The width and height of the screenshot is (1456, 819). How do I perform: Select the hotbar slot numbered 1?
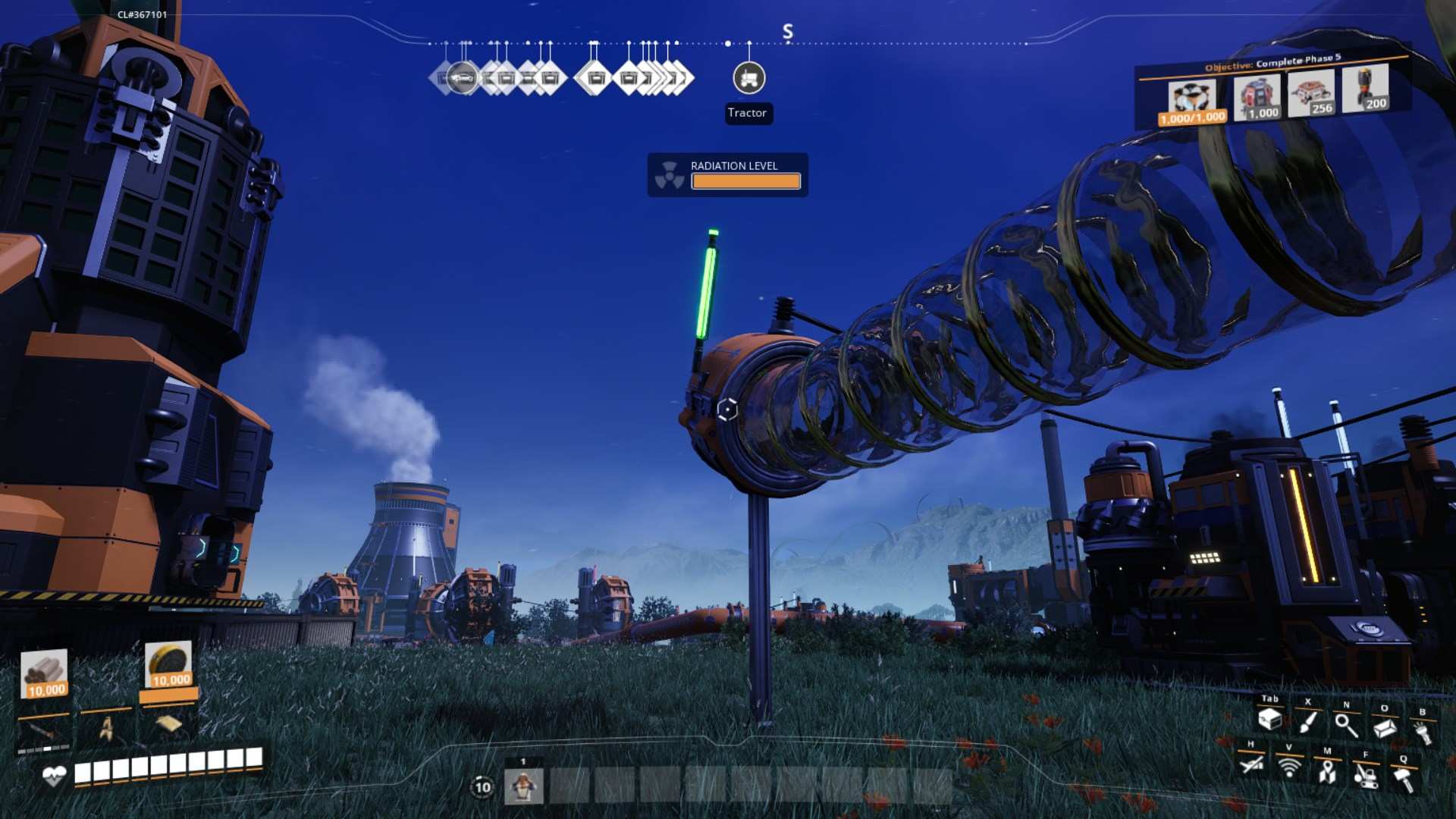tap(523, 786)
